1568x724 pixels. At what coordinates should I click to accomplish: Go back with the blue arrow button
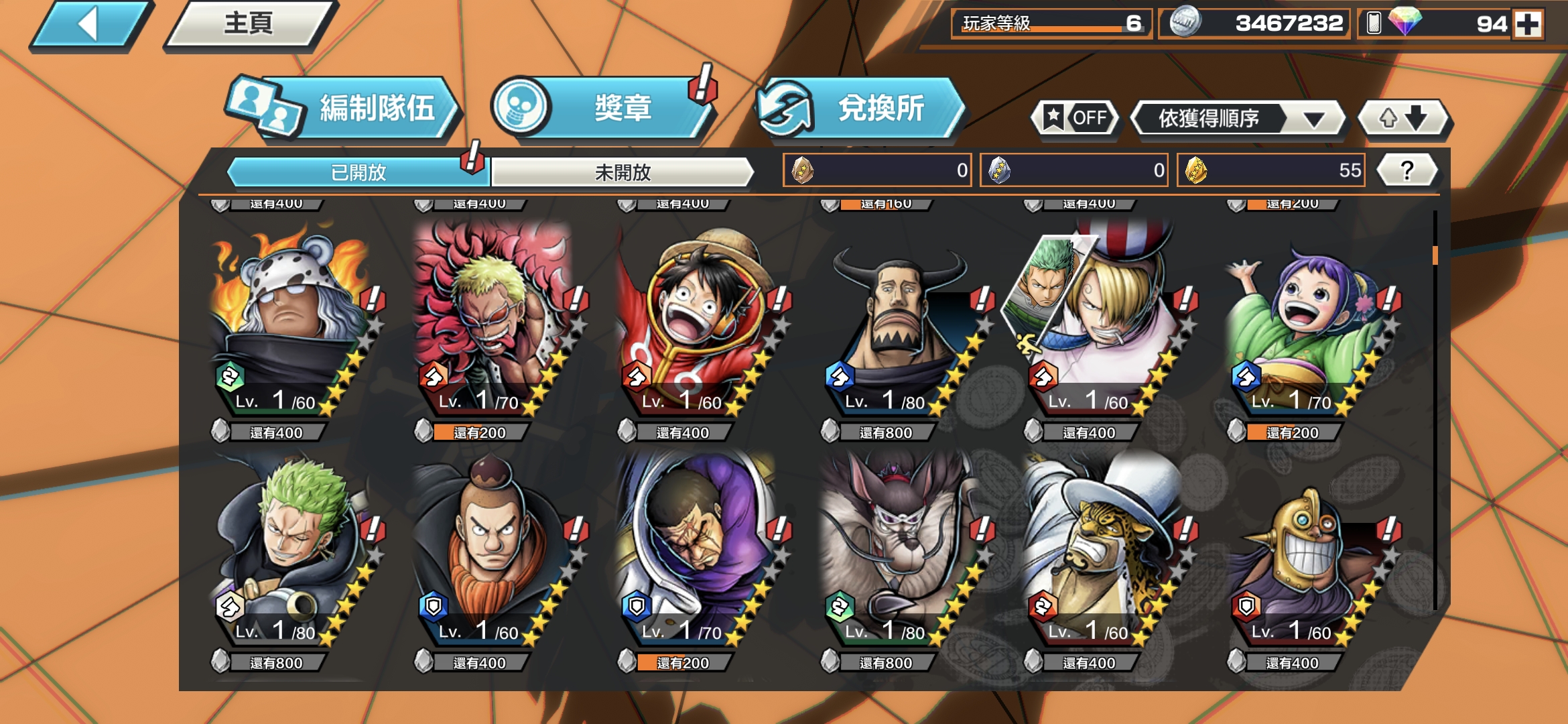coord(89,25)
